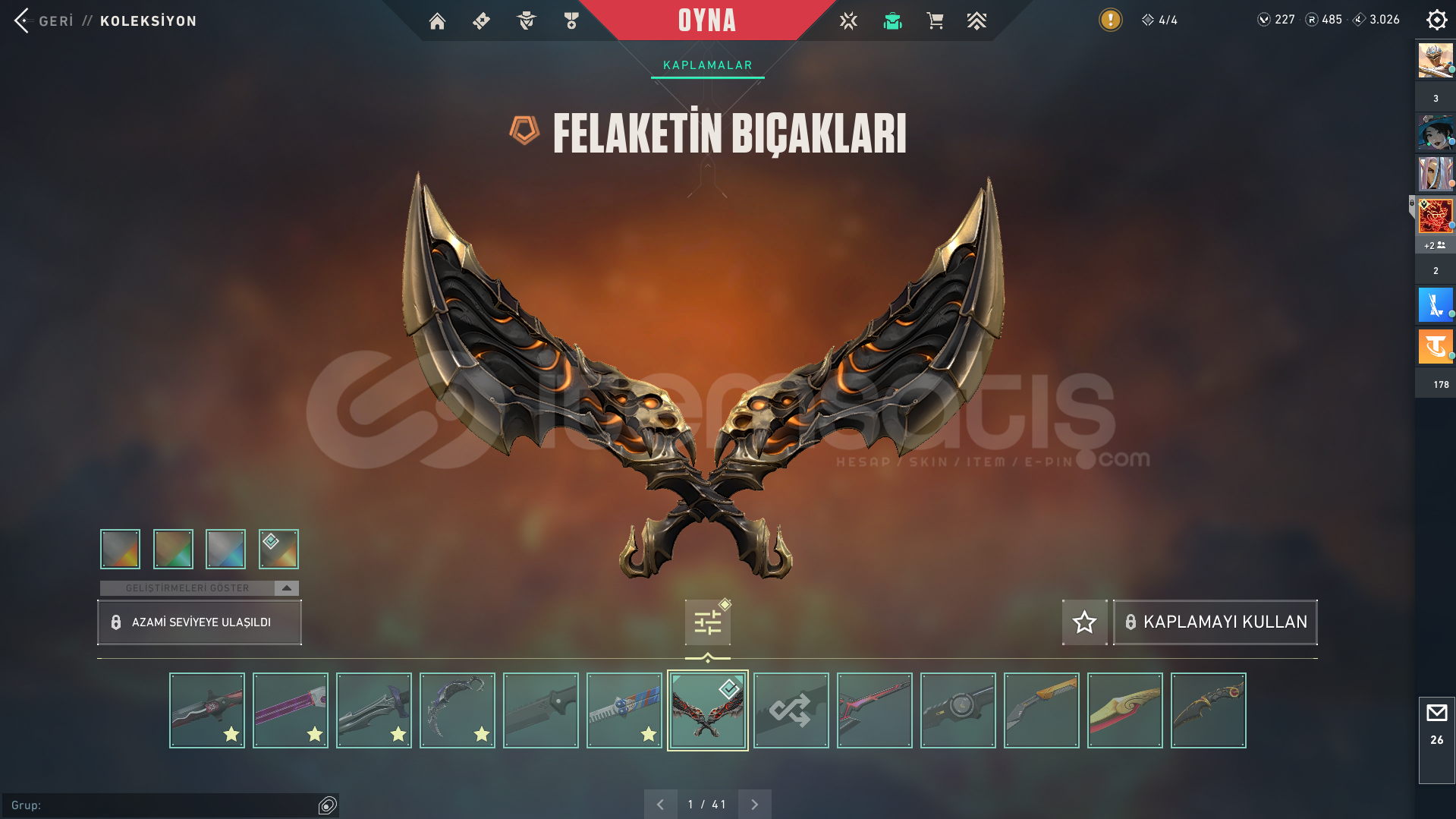The image size is (1456, 819).
Task: Open the home screen icon
Action: click(437, 20)
